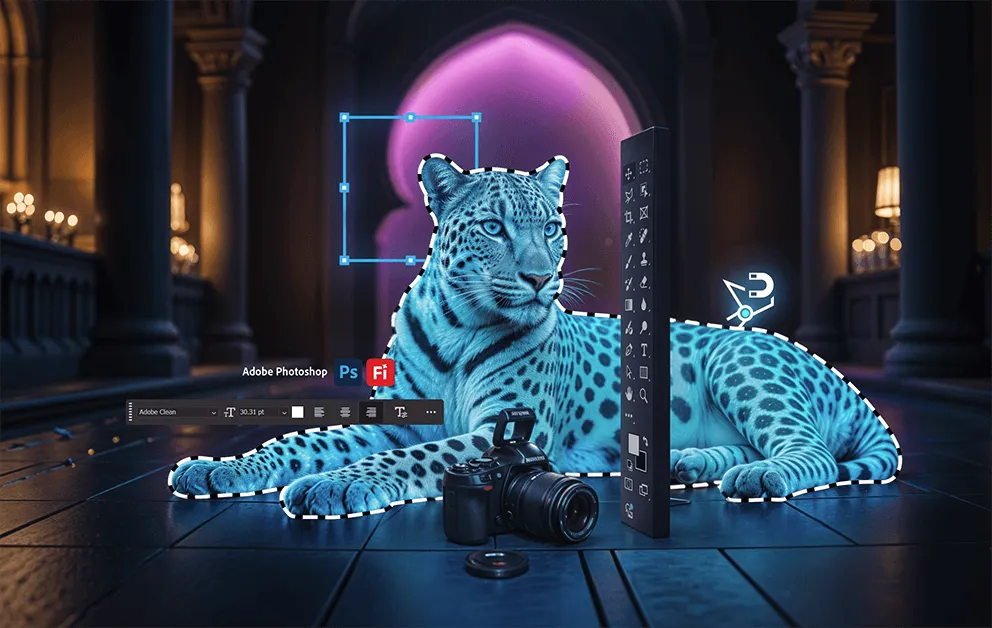Swap foreground and background colors

click(x=646, y=439)
